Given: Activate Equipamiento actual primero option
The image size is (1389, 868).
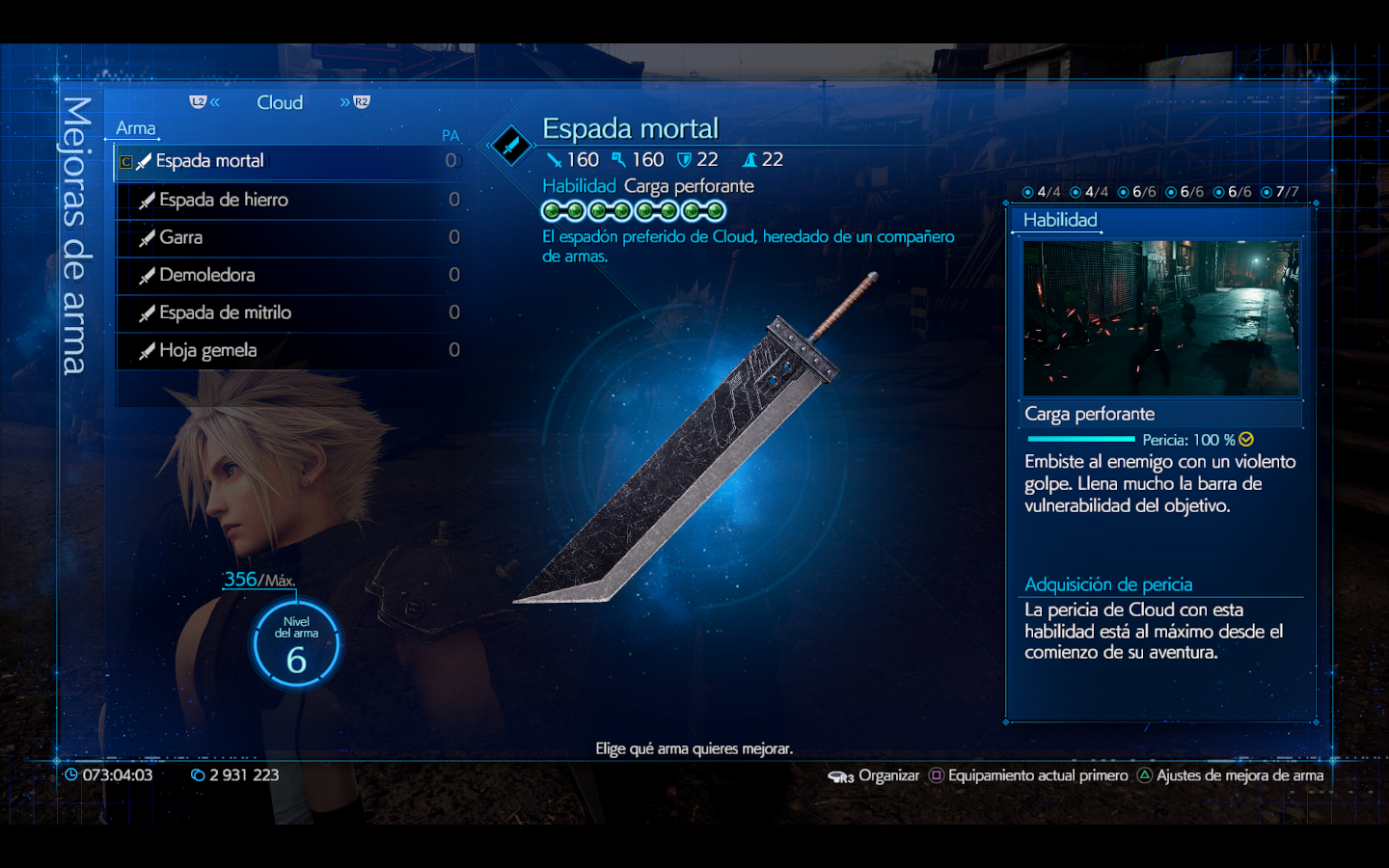Looking at the screenshot, I should [x=1028, y=775].
